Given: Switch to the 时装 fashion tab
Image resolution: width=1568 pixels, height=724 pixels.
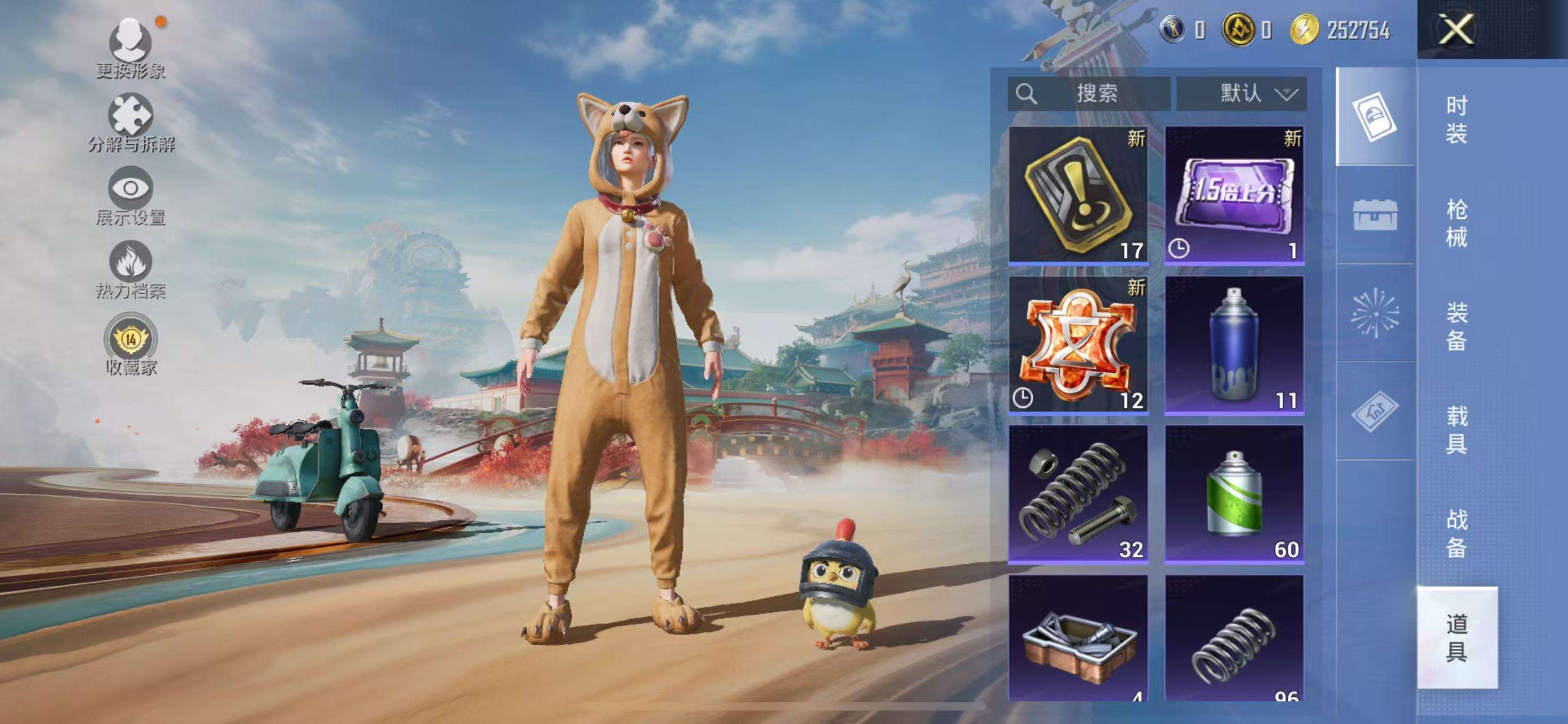Looking at the screenshot, I should [x=1456, y=119].
